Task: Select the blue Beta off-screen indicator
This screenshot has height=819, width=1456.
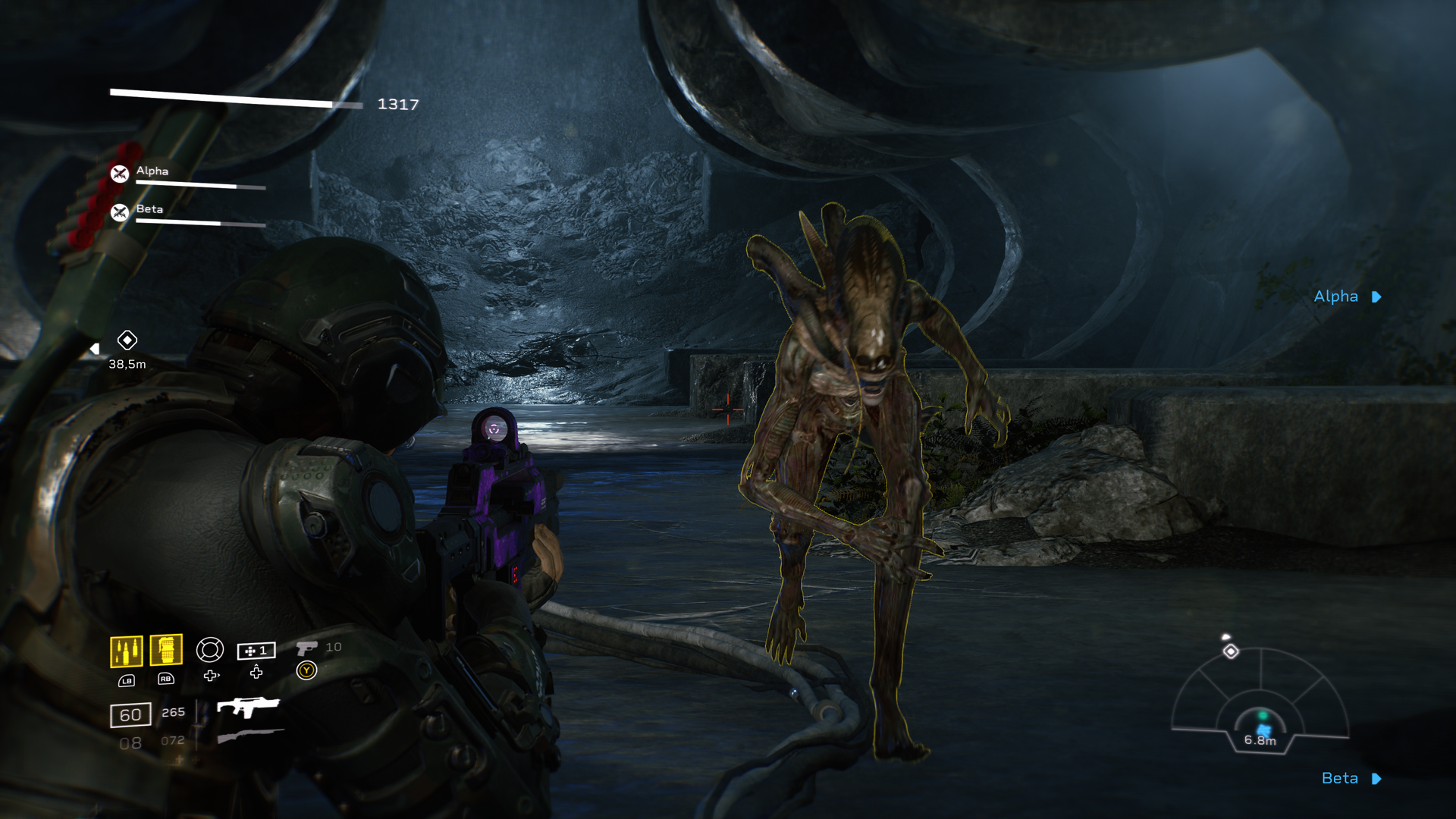Action: pos(1351,778)
